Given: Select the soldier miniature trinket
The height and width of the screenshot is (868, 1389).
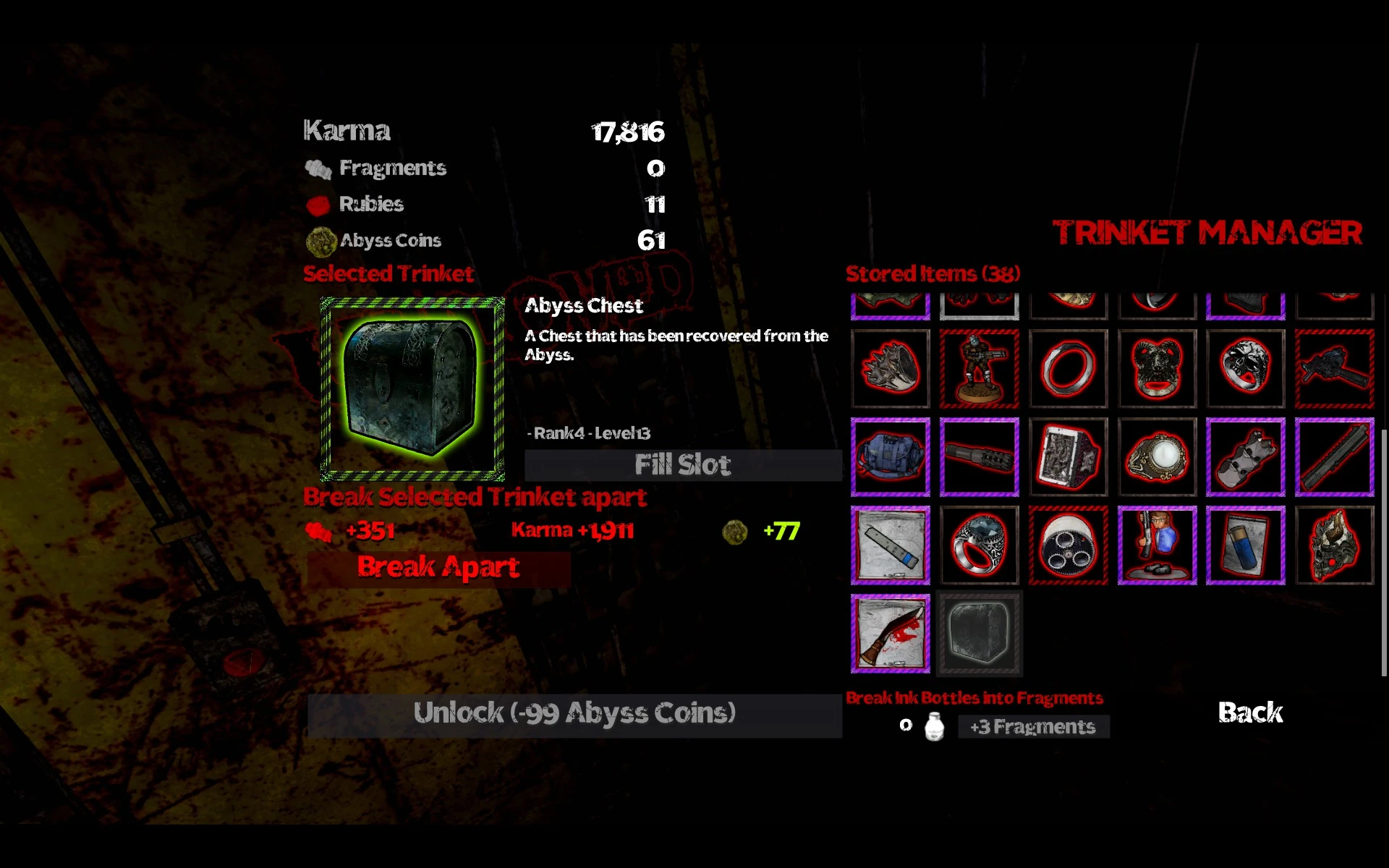Looking at the screenshot, I should coord(979,367).
